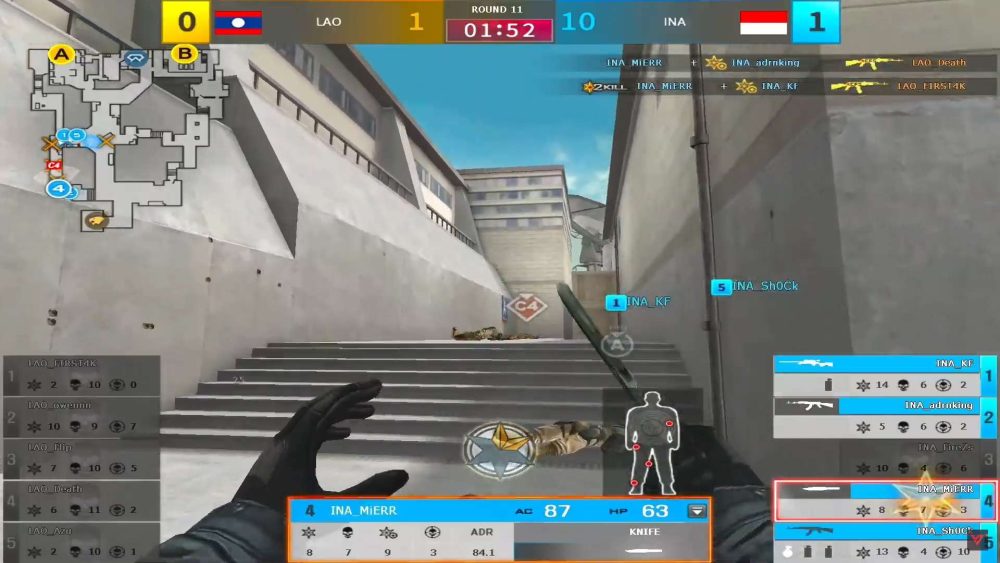Expand the dropdown arrow beside HP

(x=697, y=511)
